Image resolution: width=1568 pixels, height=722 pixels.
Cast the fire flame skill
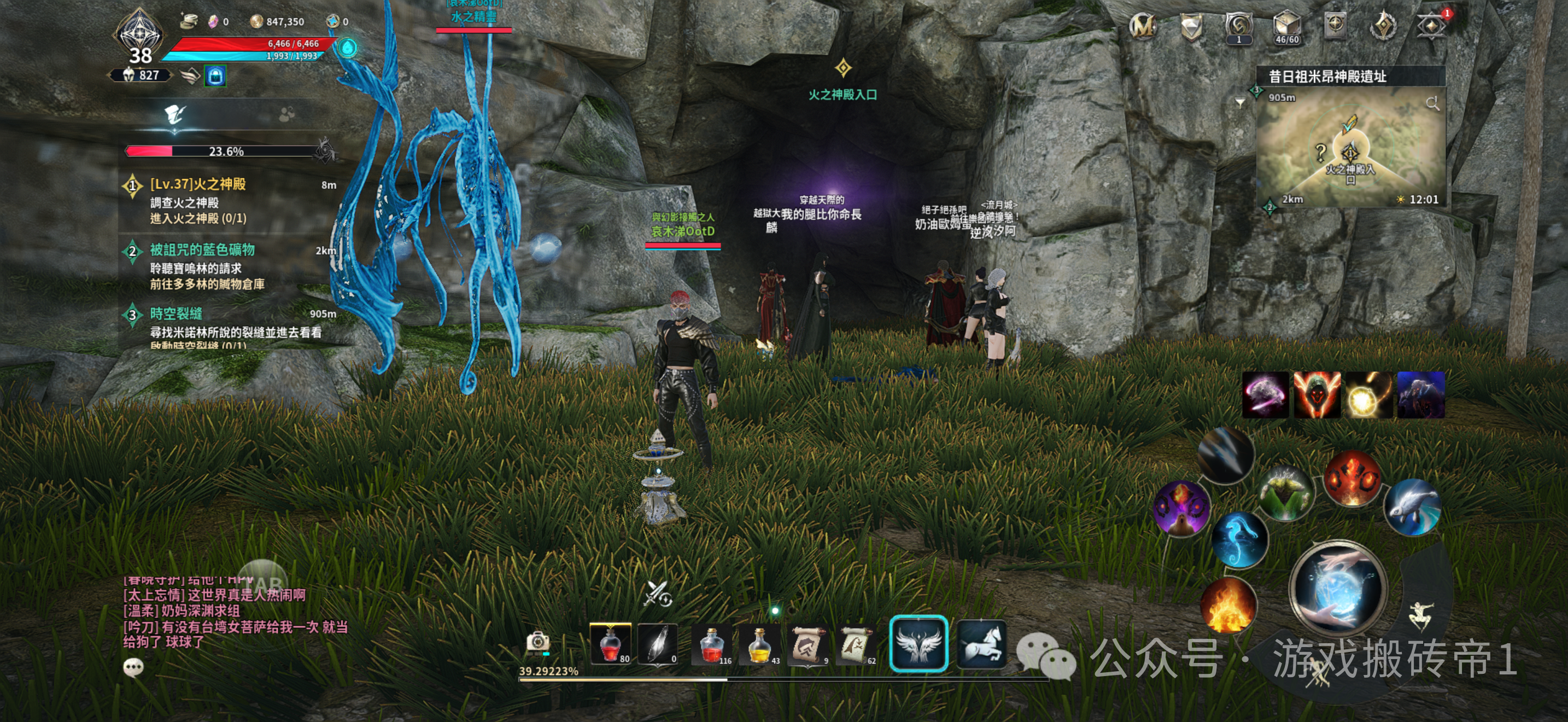coord(1228,605)
